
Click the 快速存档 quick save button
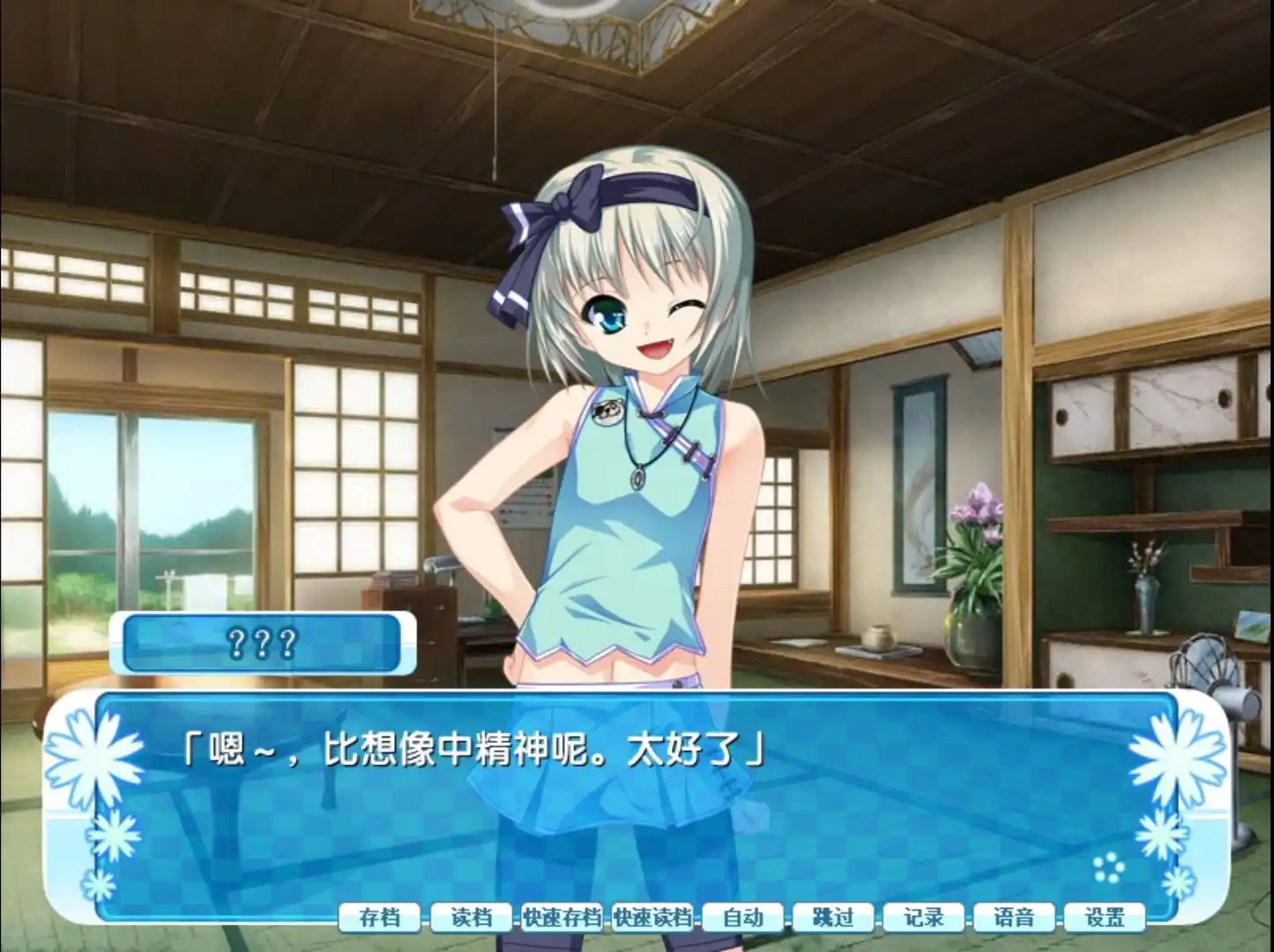pos(562,918)
